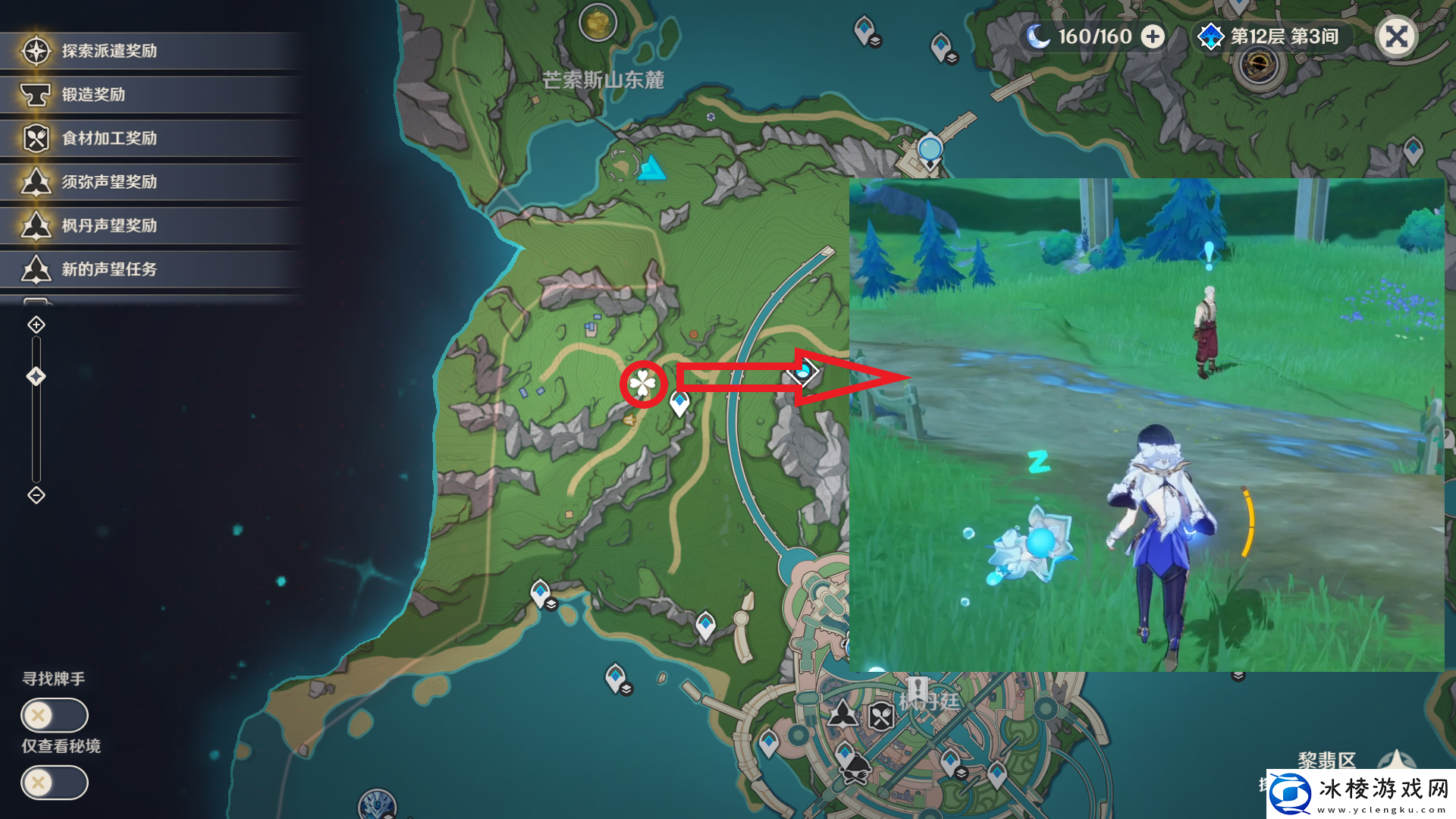Image resolution: width=1456 pixels, height=819 pixels.
Task: Toggle the 寻找牌手 switch
Action: point(55,714)
